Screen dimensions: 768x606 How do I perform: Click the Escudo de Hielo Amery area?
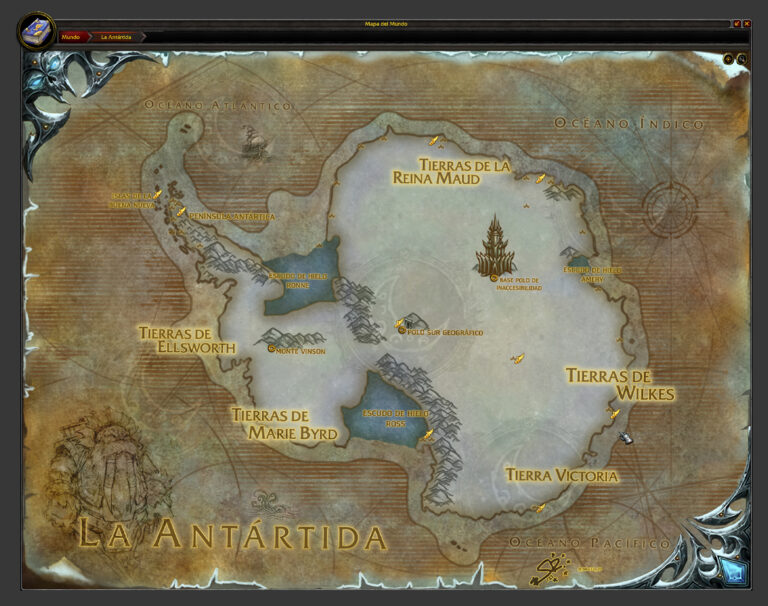[x=592, y=270]
